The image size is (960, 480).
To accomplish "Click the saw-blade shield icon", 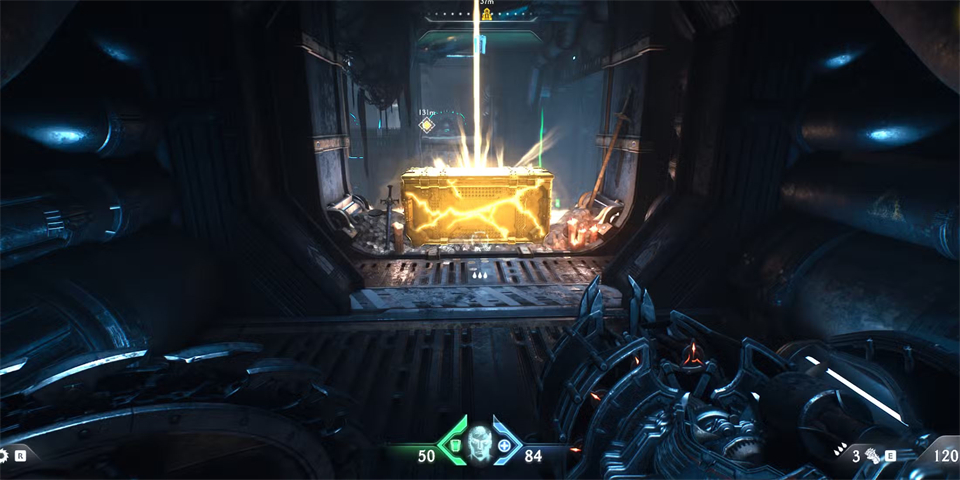I will [4, 455].
